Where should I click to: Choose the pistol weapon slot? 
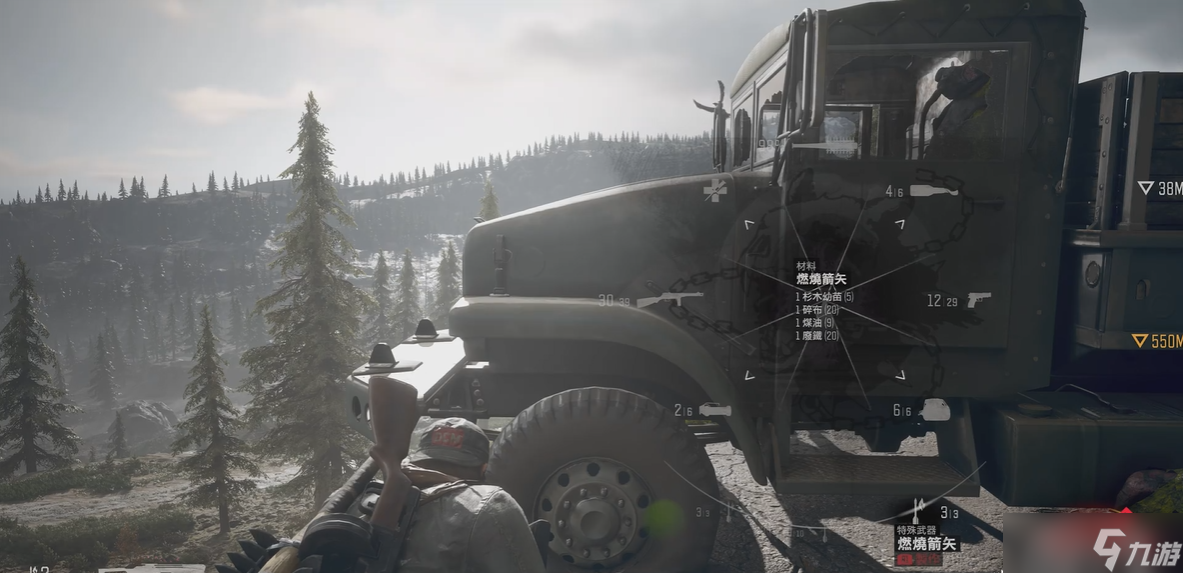(x=978, y=300)
